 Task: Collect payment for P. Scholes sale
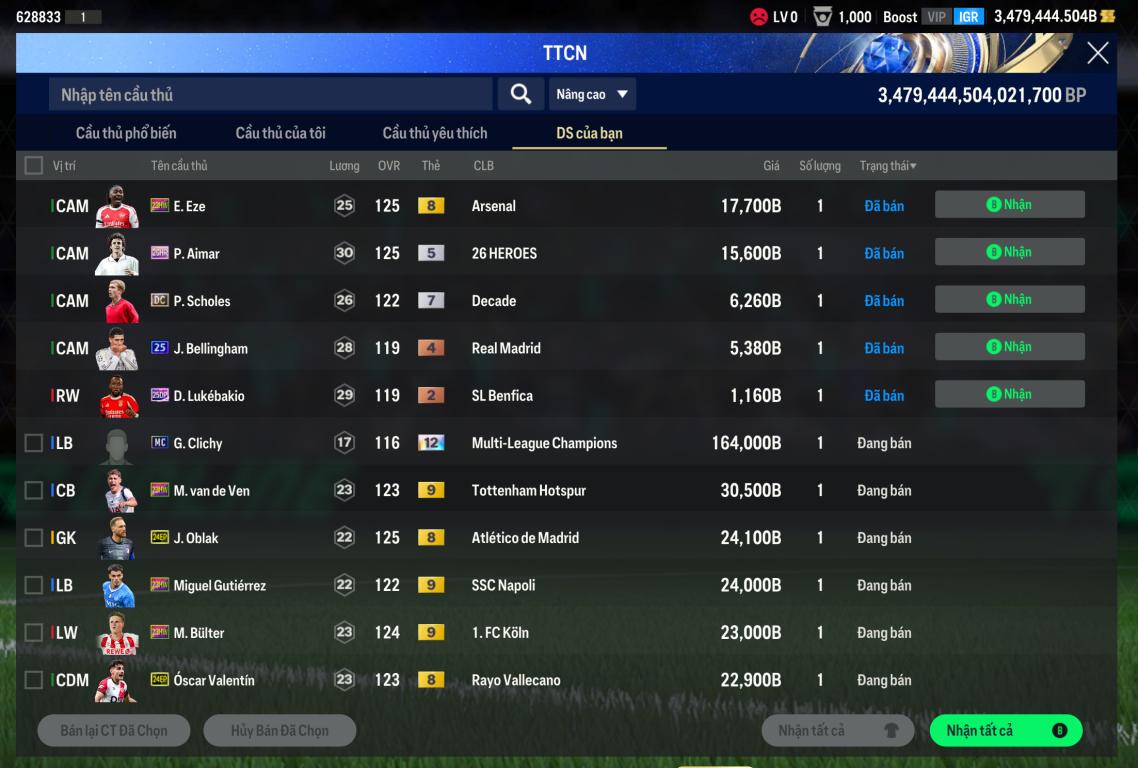[x=1009, y=299]
